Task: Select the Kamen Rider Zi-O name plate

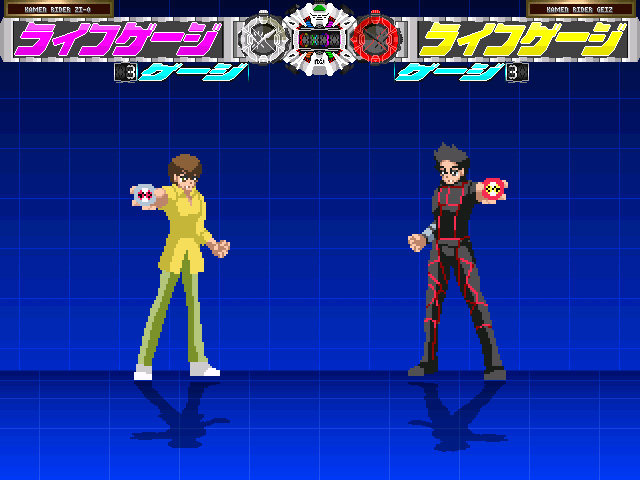Action: [x=57, y=9]
